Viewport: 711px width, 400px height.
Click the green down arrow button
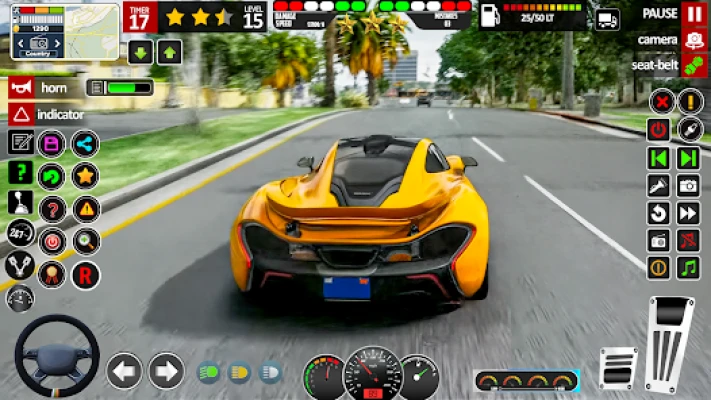tap(140, 52)
